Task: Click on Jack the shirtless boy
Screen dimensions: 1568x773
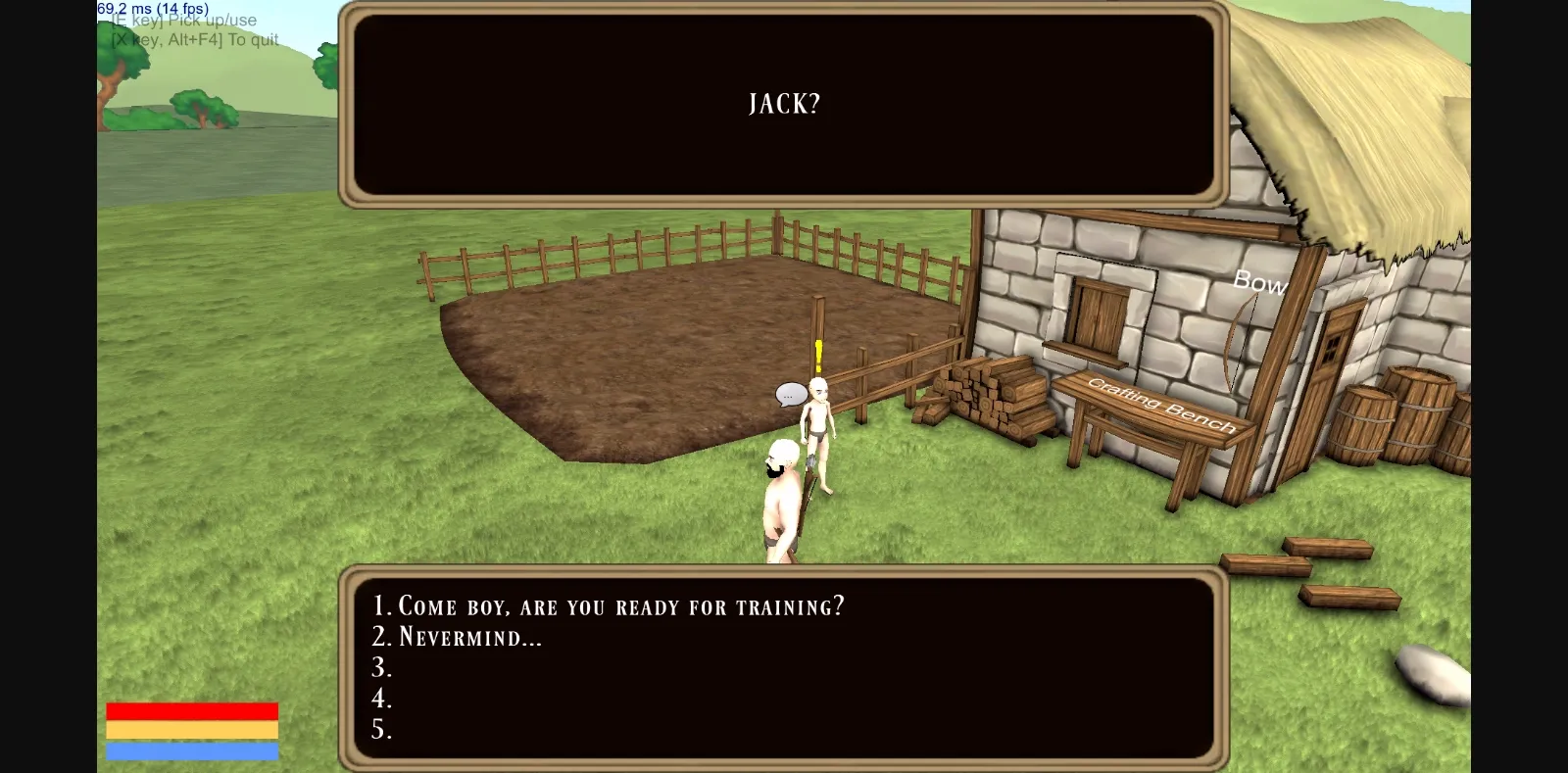Action: click(819, 421)
